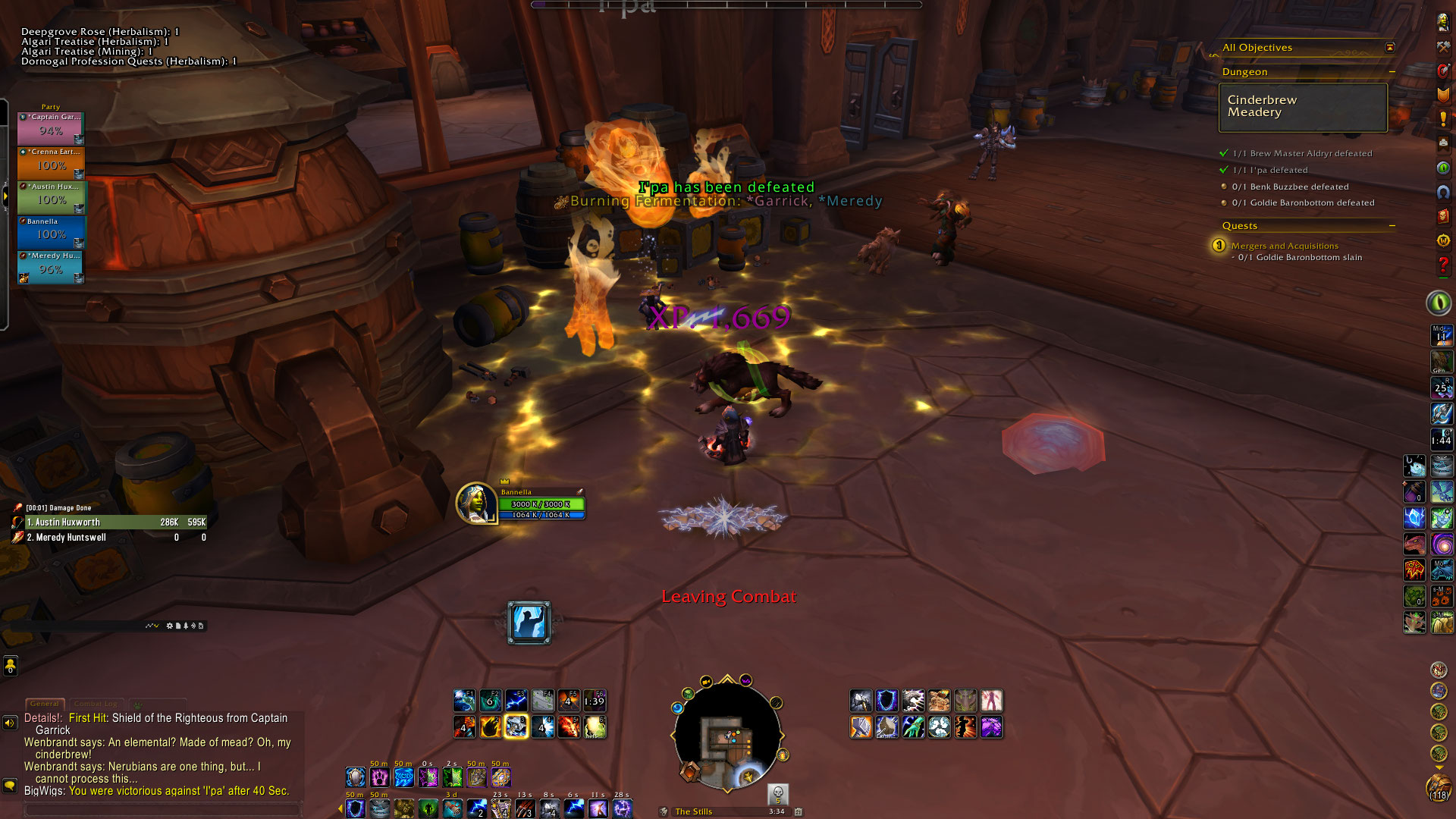Switch to the General chat tab
The height and width of the screenshot is (819, 1456).
[x=45, y=704]
